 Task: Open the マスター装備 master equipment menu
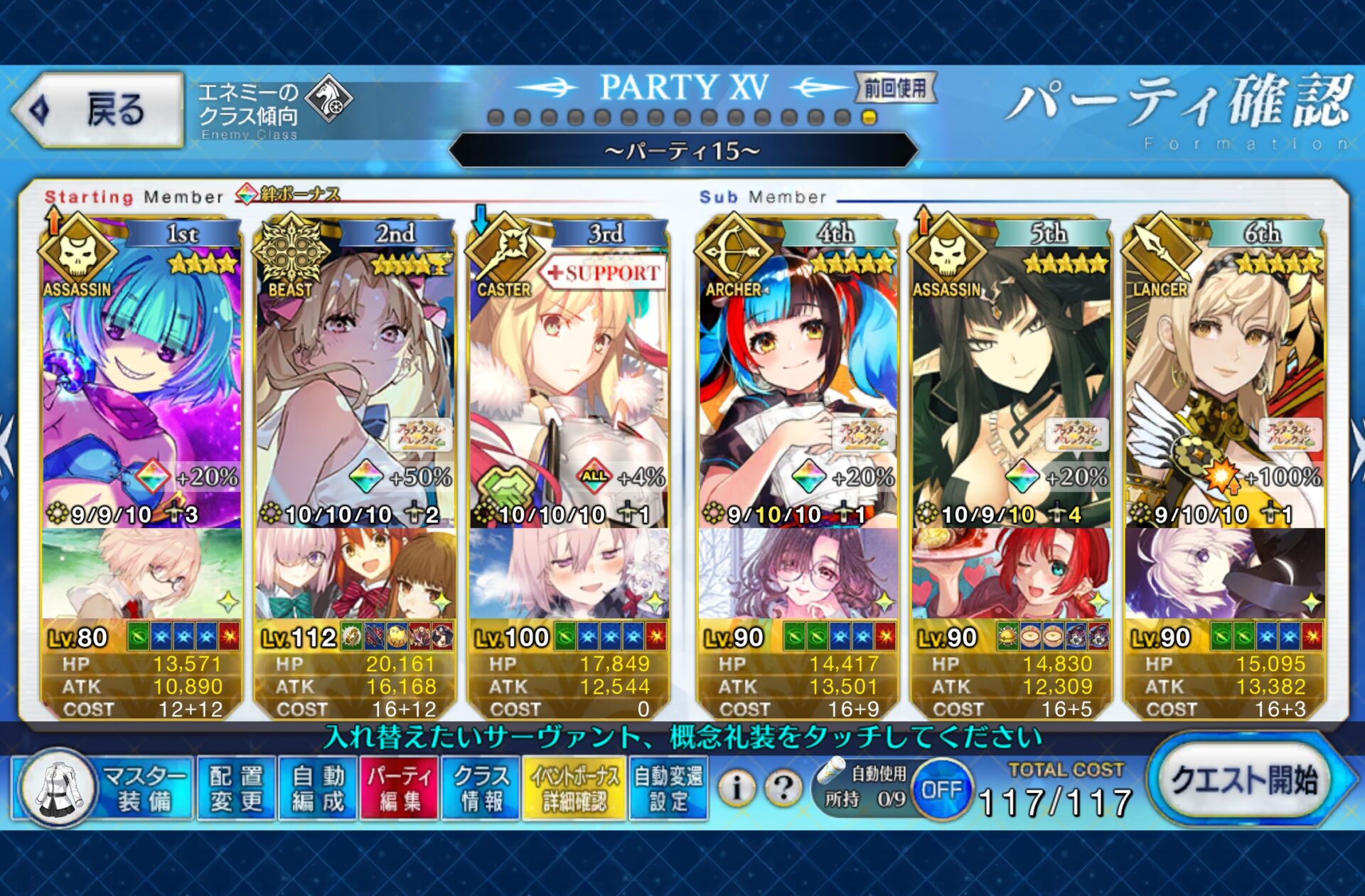click(x=103, y=788)
